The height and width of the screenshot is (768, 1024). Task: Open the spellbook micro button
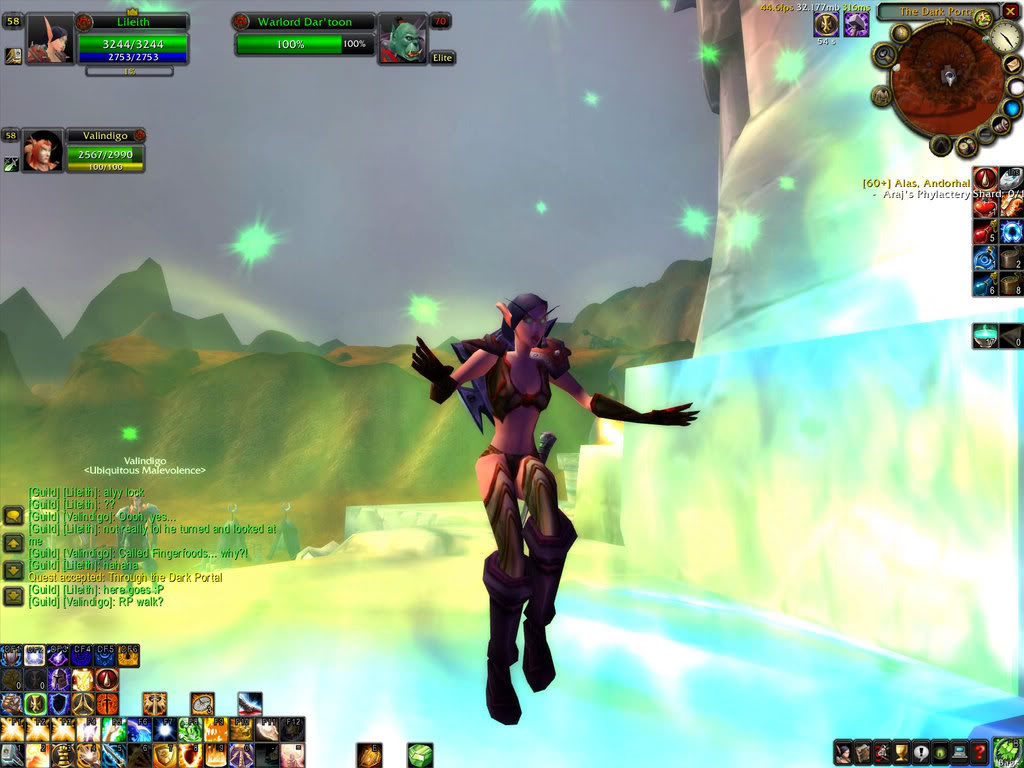863,753
